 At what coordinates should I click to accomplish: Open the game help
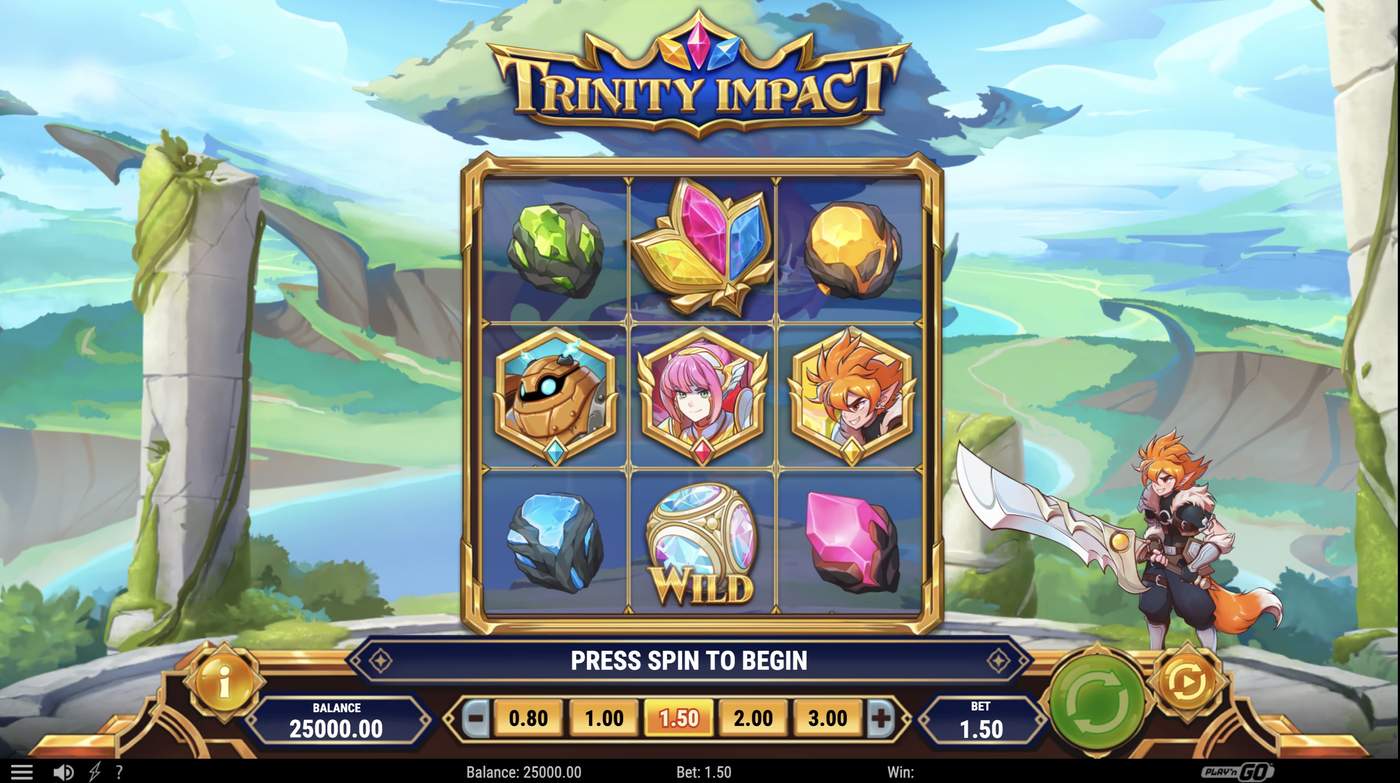coord(119,770)
